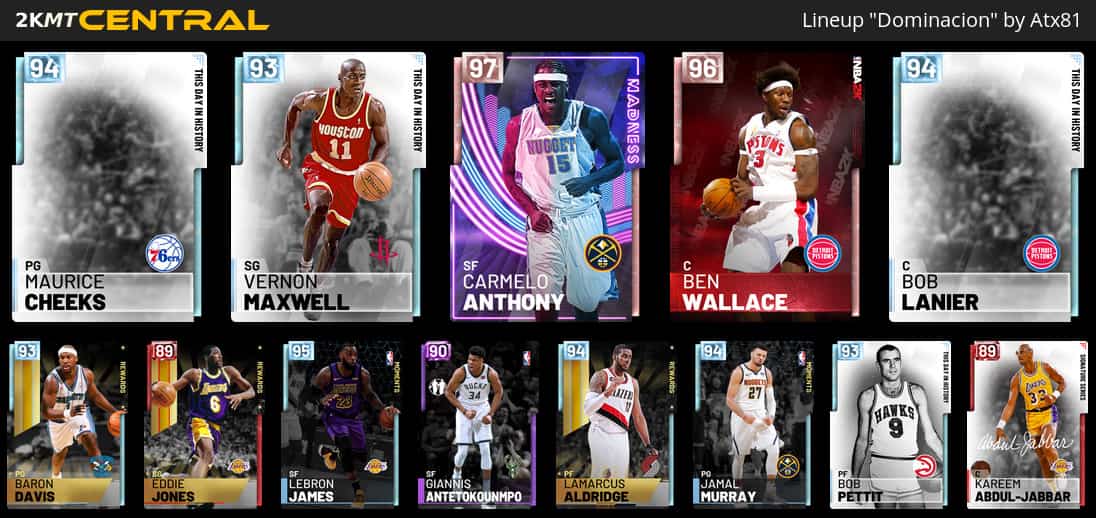Choose the Vernon Maxwell Houston card

click(328, 187)
